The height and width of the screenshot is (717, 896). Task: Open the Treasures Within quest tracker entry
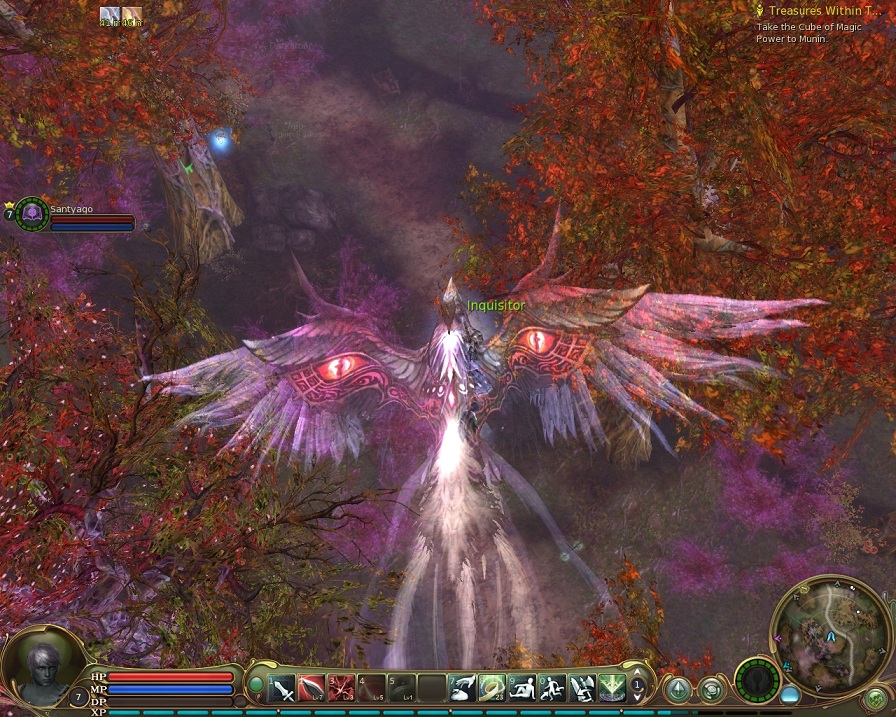826,11
